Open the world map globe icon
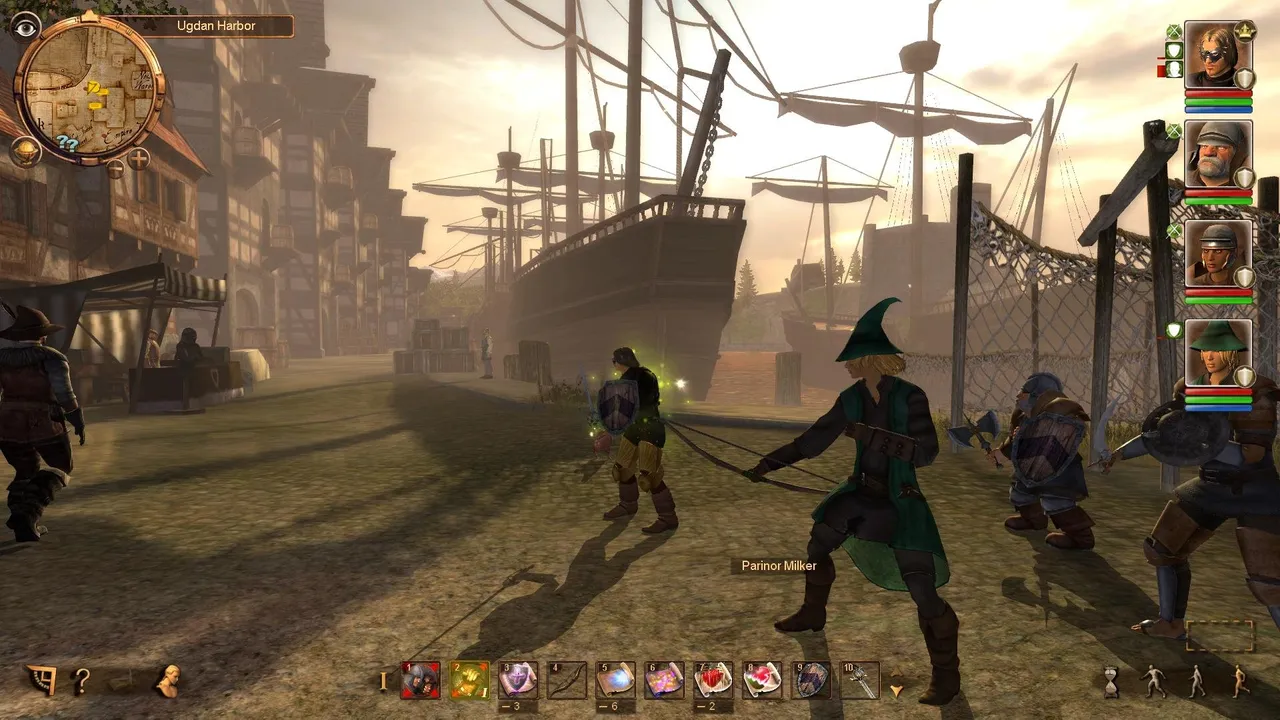The width and height of the screenshot is (1280, 720). coord(25,152)
